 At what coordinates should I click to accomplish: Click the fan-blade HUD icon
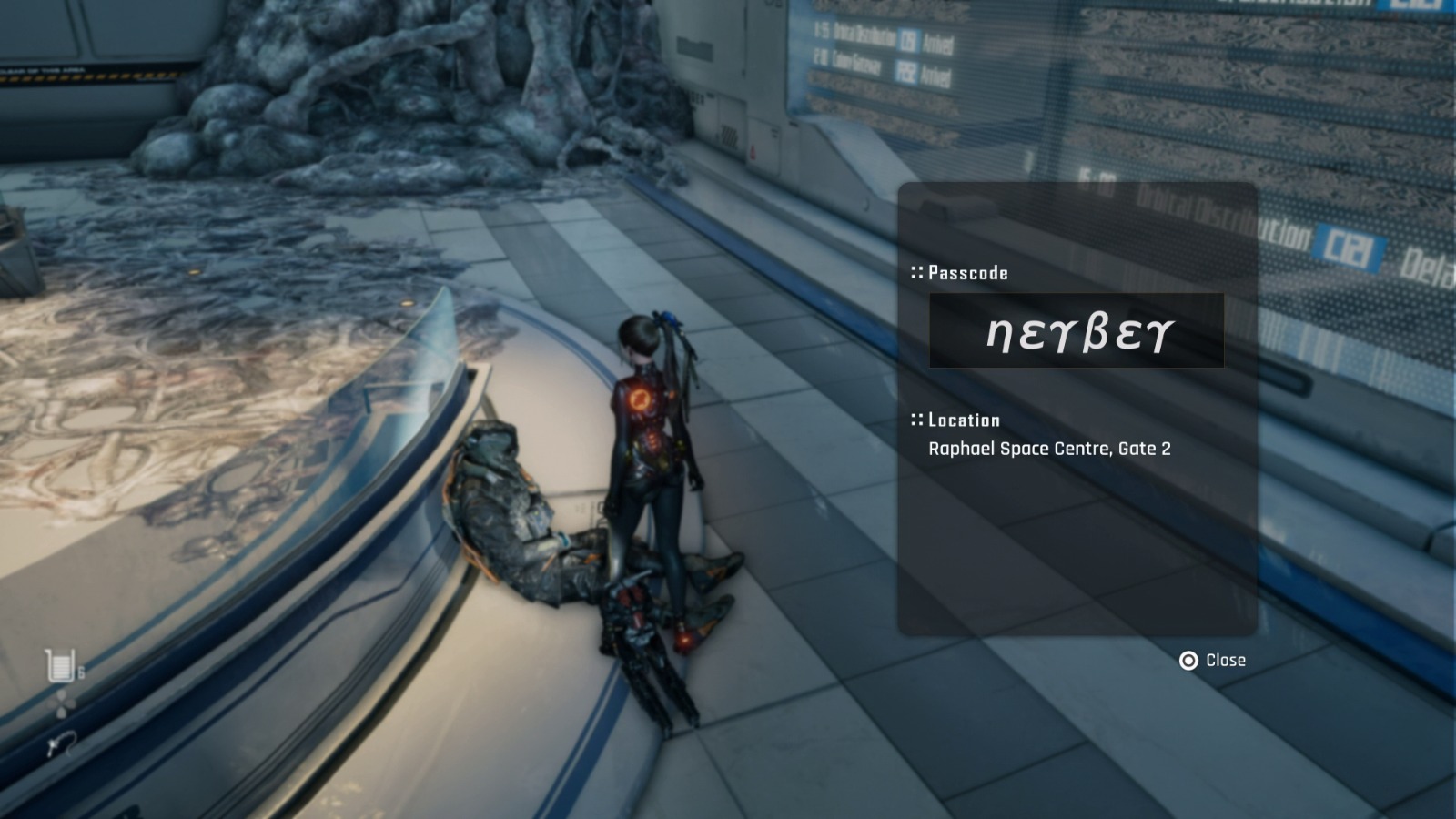click(60, 703)
